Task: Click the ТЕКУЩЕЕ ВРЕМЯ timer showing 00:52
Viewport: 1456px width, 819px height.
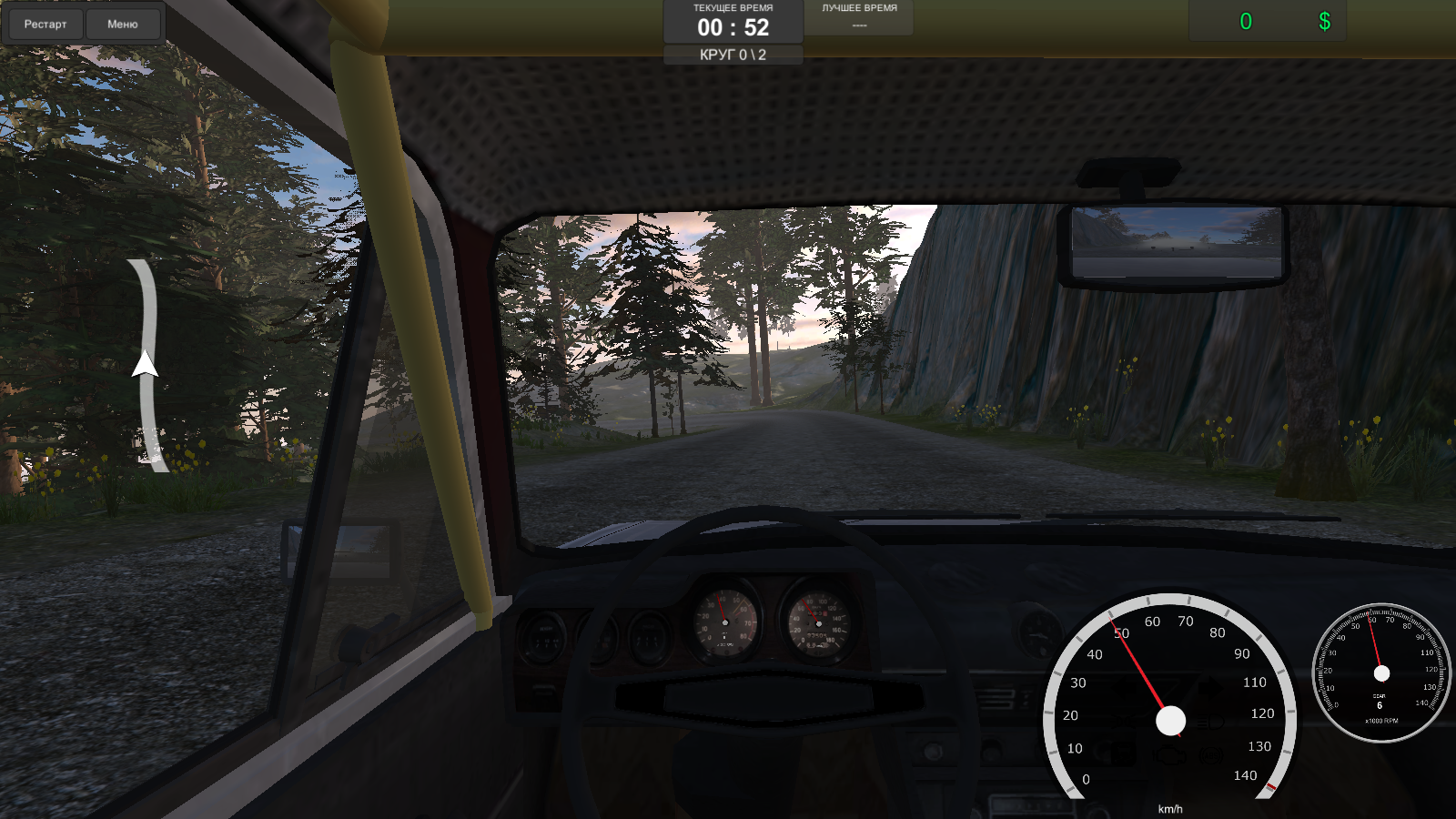Action: (x=733, y=20)
